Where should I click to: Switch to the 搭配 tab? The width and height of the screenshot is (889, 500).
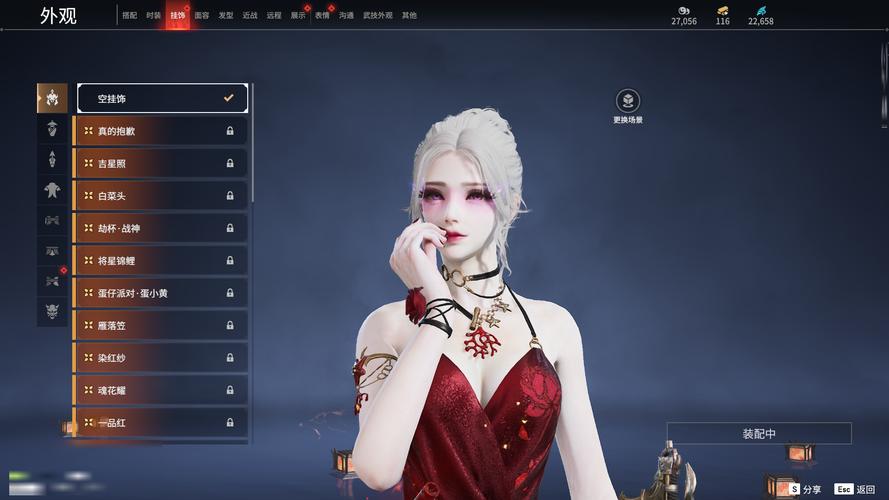[129, 16]
